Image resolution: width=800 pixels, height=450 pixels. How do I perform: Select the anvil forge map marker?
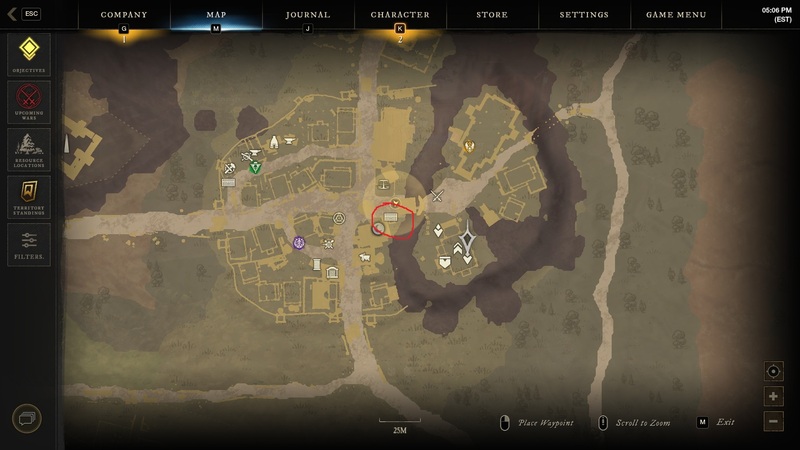coord(290,141)
